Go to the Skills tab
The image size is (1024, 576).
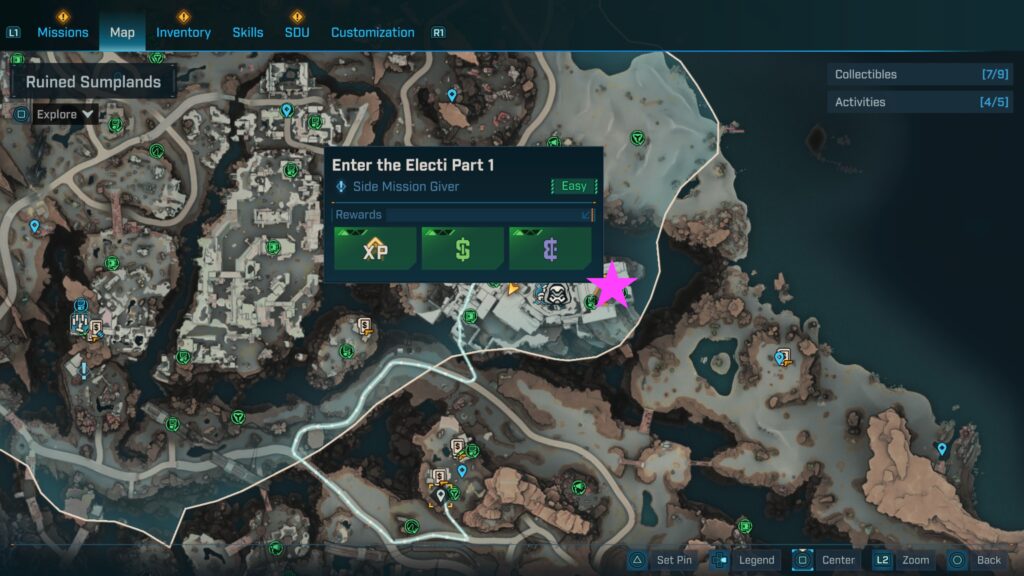pyautogui.click(x=248, y=32)
